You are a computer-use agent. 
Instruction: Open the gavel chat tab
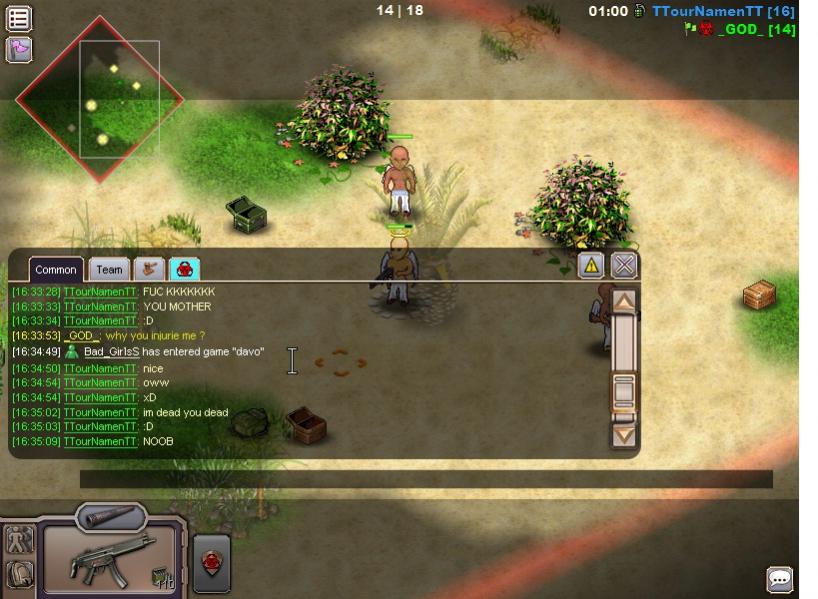click(x=150, y=269)
